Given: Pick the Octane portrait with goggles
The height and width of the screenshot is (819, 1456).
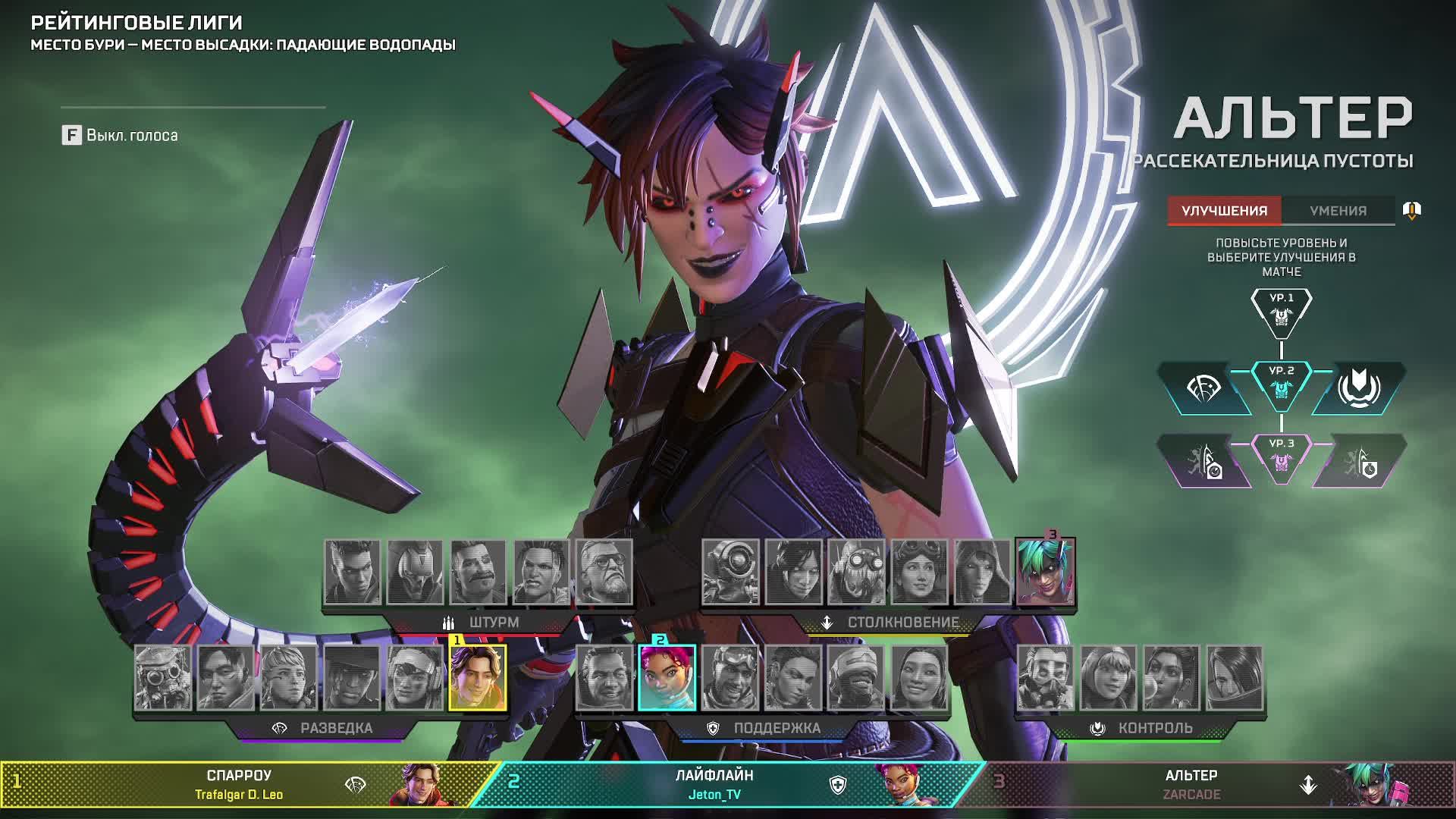Looking at the screenshot, I should coord(856,572).
